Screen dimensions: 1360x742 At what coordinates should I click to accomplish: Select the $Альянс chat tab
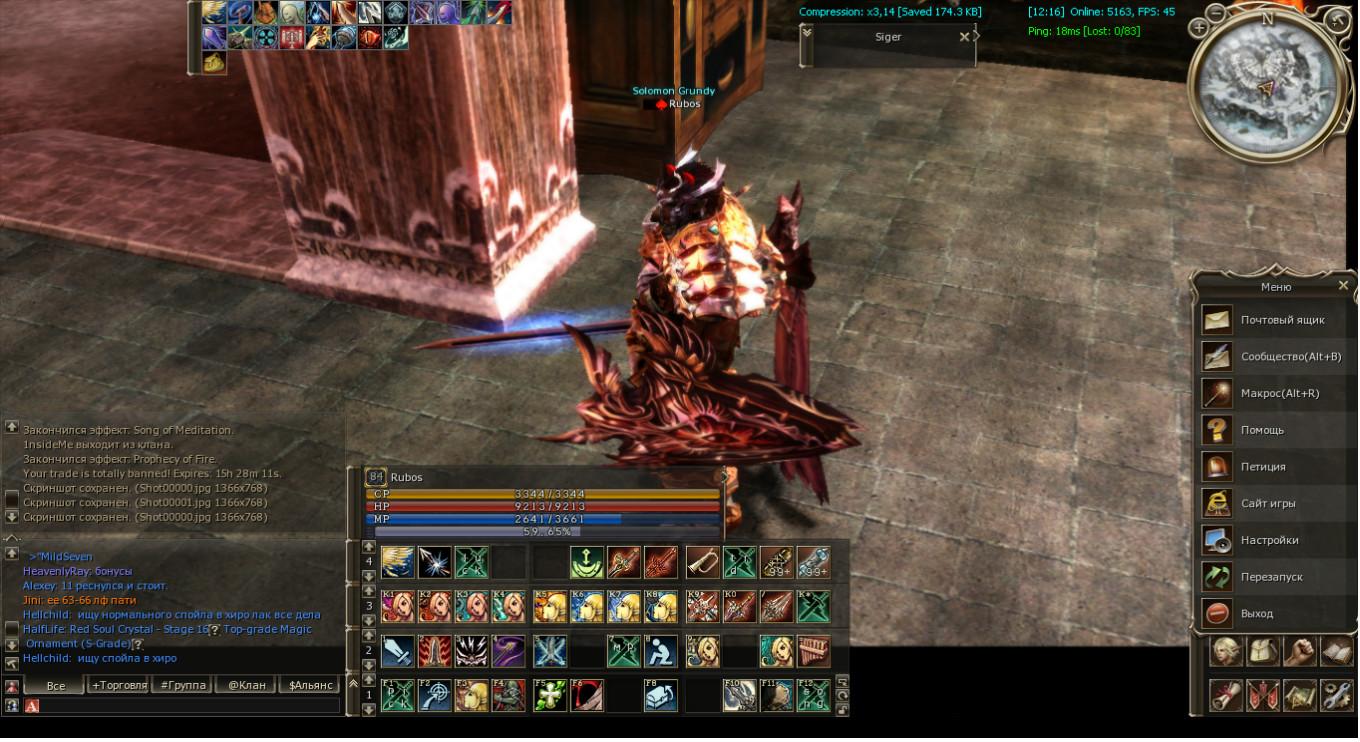tap(310, 685)
